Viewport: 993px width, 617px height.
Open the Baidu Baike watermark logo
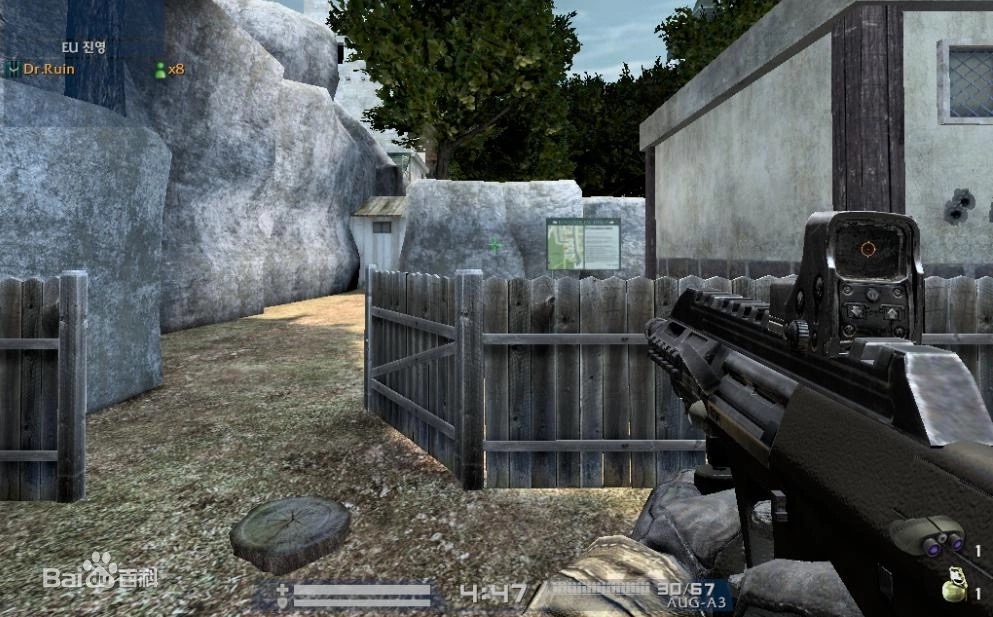(101, 576)
